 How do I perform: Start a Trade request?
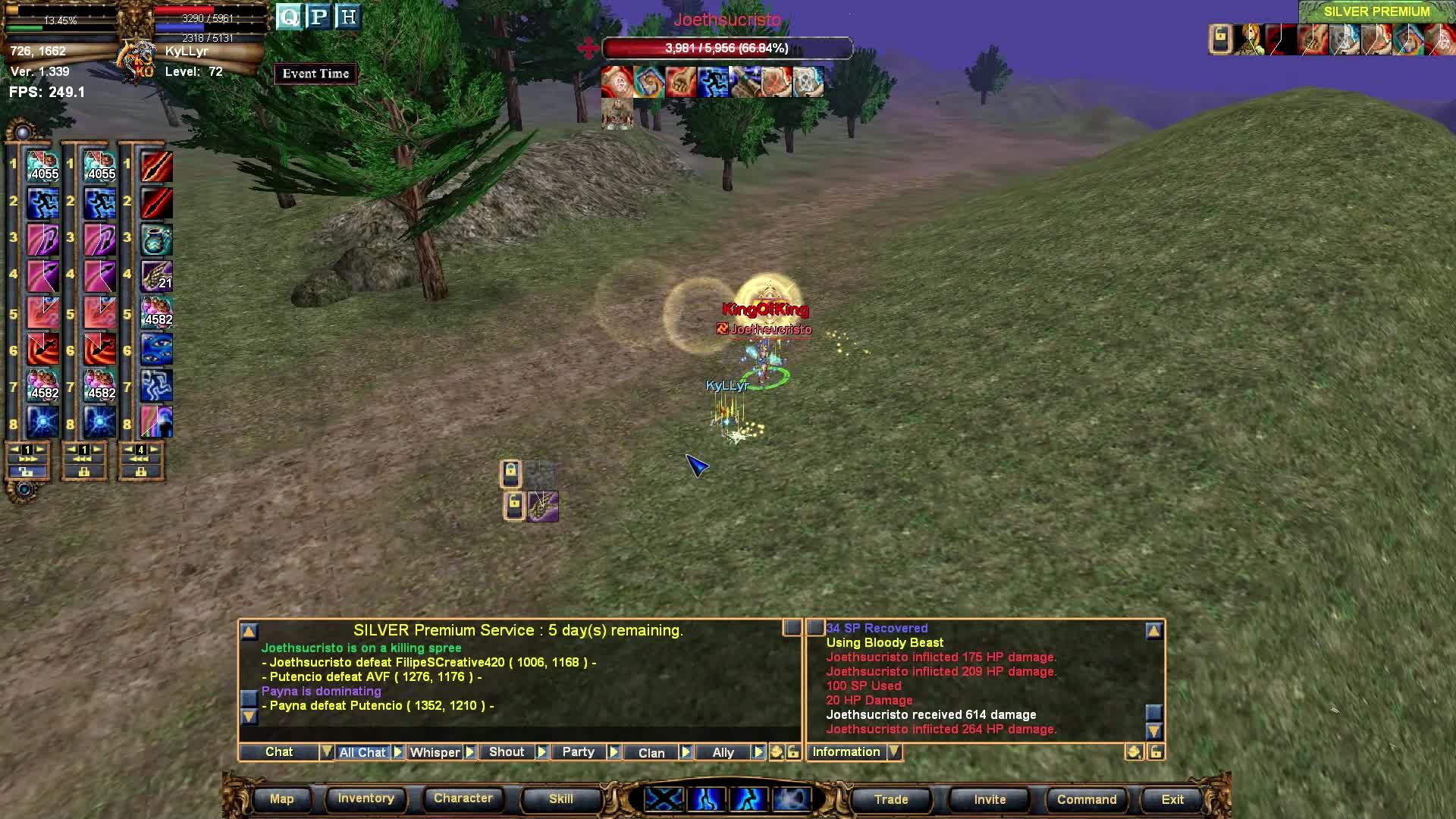(890, 799)
